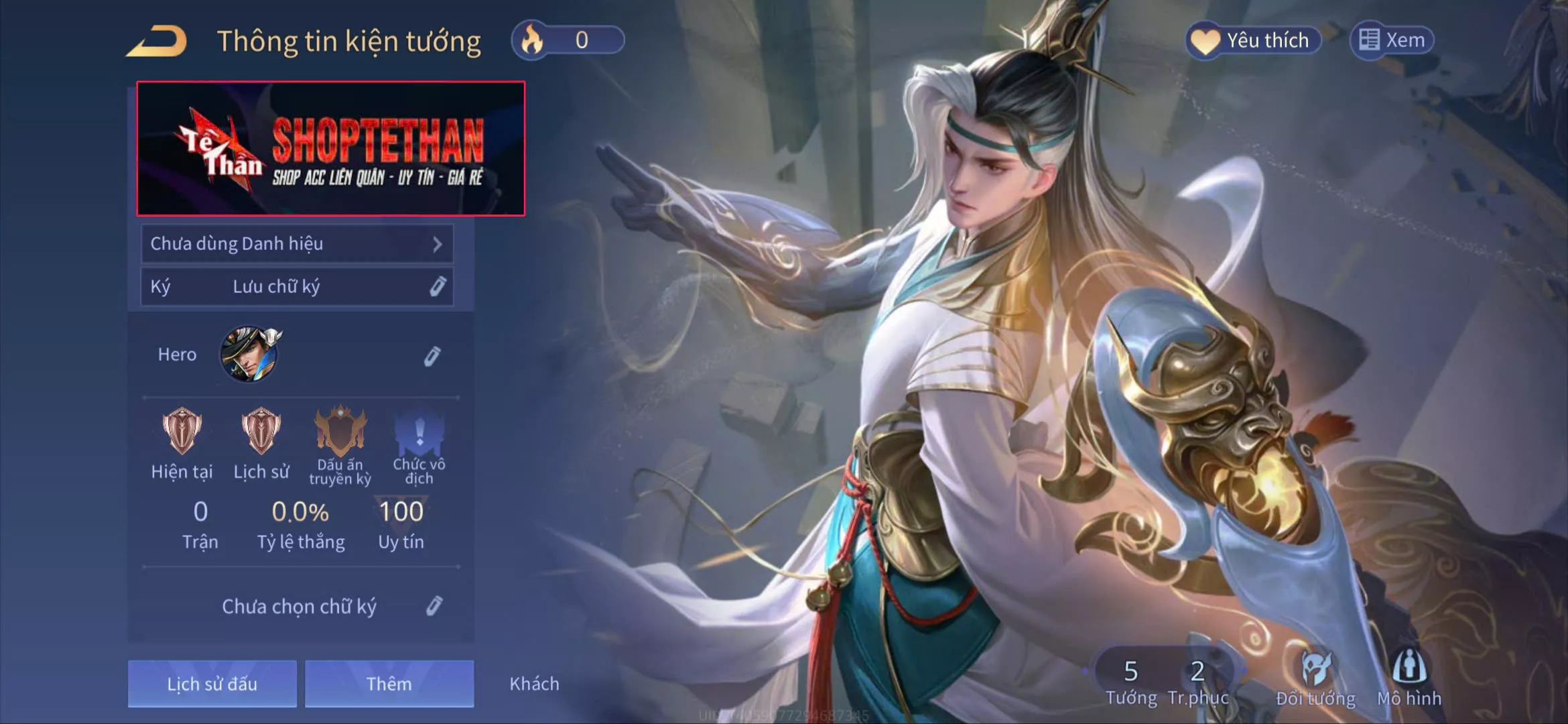Image resolution: width=1568 pixels, height=724 pixels.
Task: Choose the Đổi tướng button
Action: 1315,677
